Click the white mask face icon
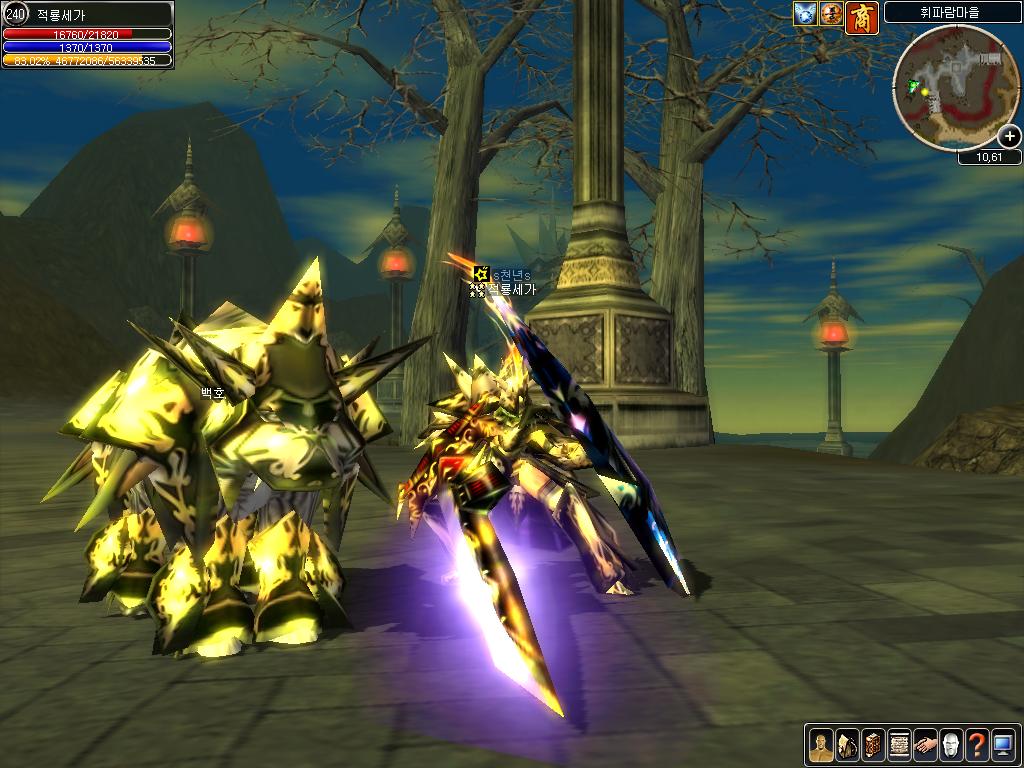Viewport: 1024px width, 768px height. pyautogui.click(x=950, y=744)
